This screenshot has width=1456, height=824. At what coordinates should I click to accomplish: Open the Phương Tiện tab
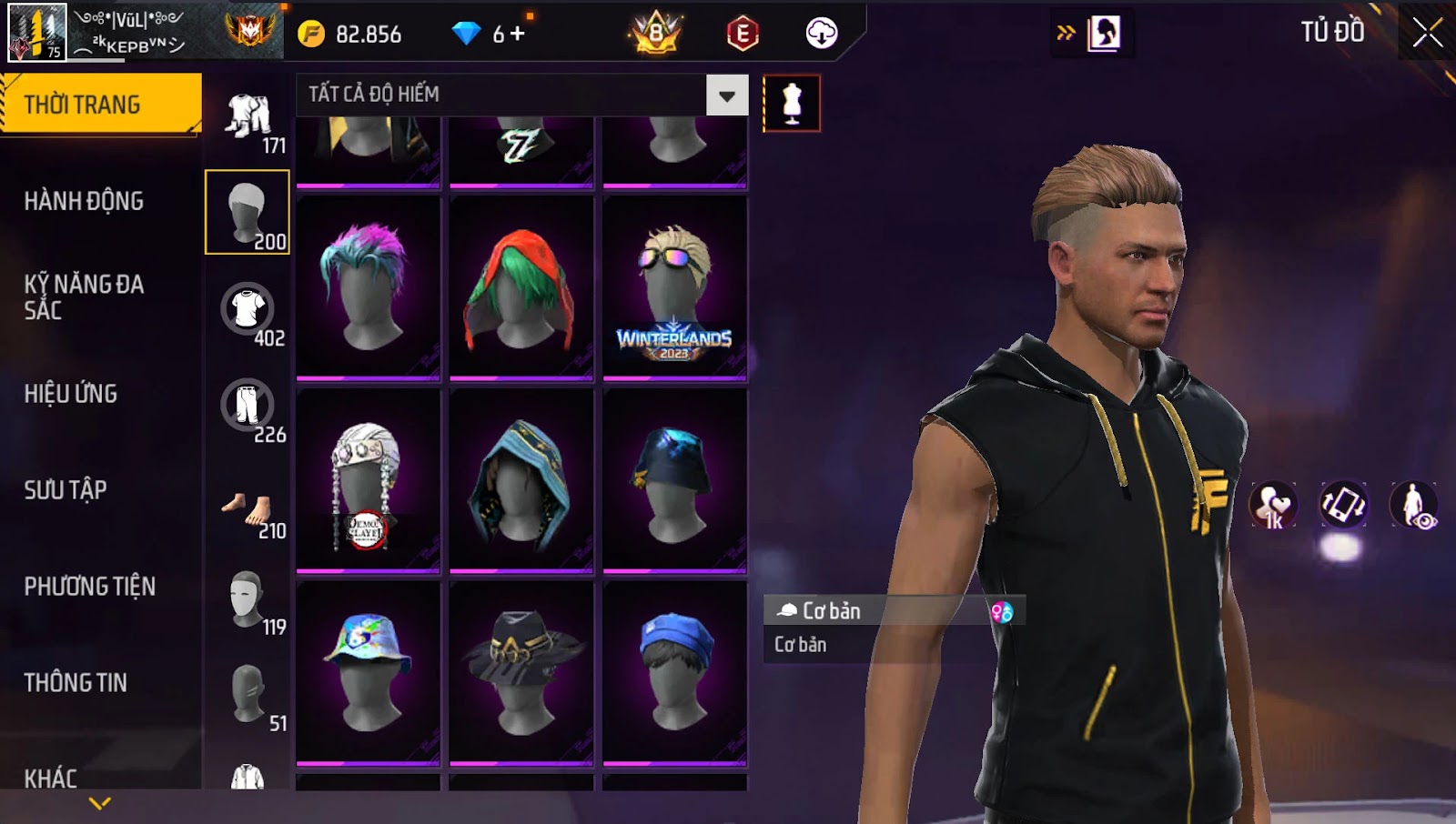click(89, 587)
